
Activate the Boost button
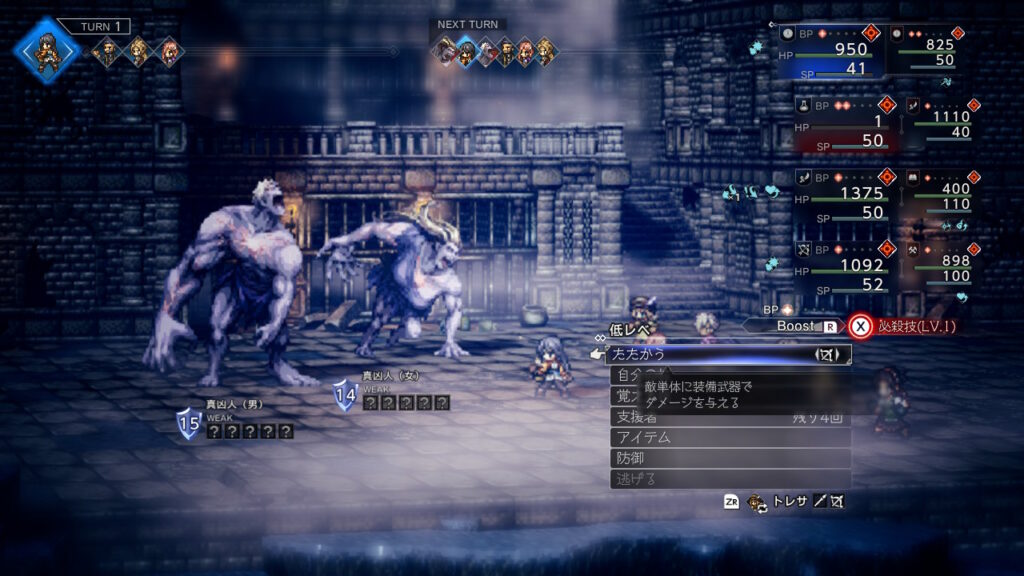(795, 326)
